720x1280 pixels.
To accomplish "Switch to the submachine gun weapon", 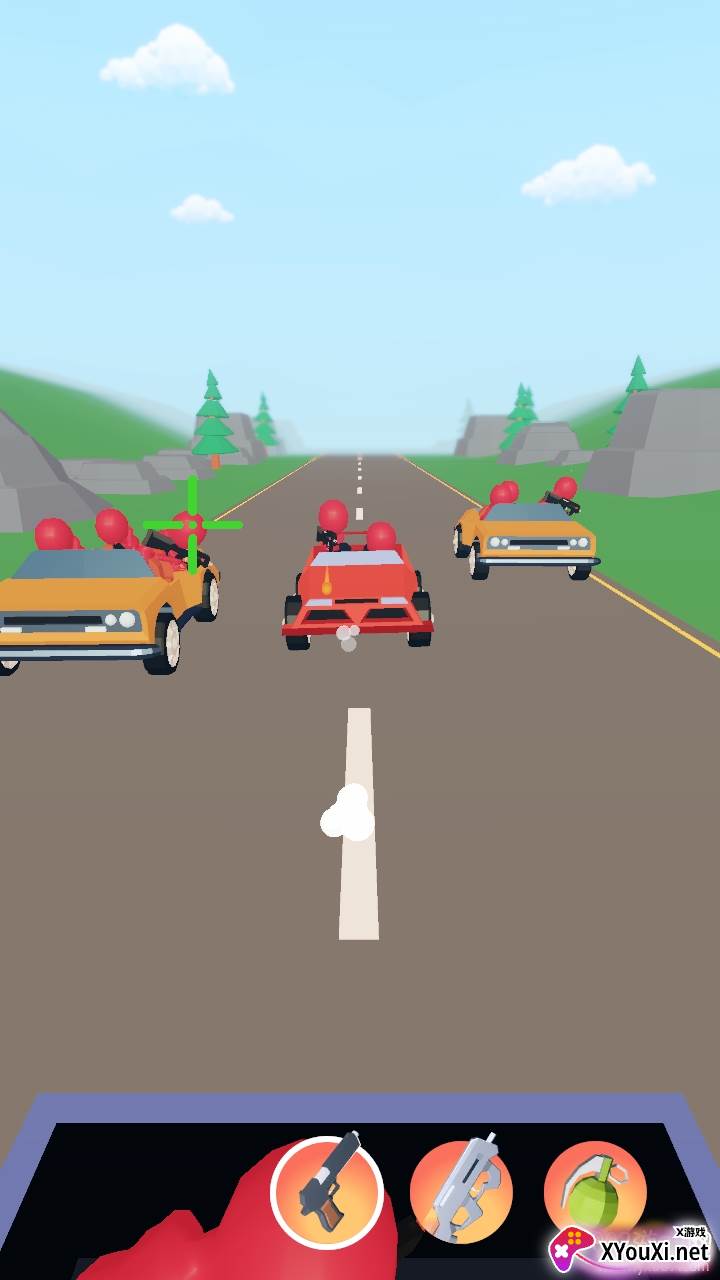I will click(x=461, y=1191).
